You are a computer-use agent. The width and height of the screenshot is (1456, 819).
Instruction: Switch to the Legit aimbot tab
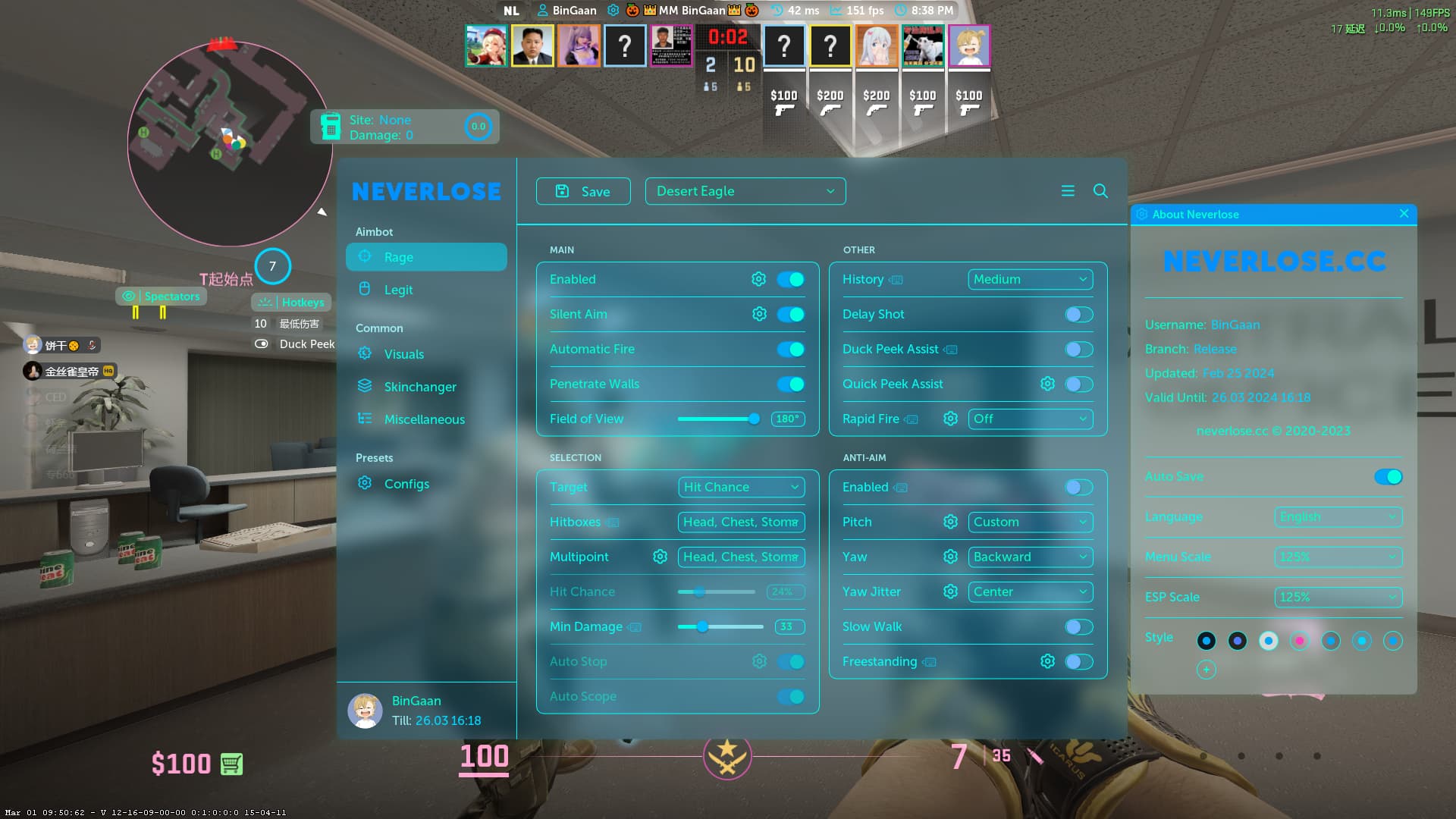click(x=398, y=290)
